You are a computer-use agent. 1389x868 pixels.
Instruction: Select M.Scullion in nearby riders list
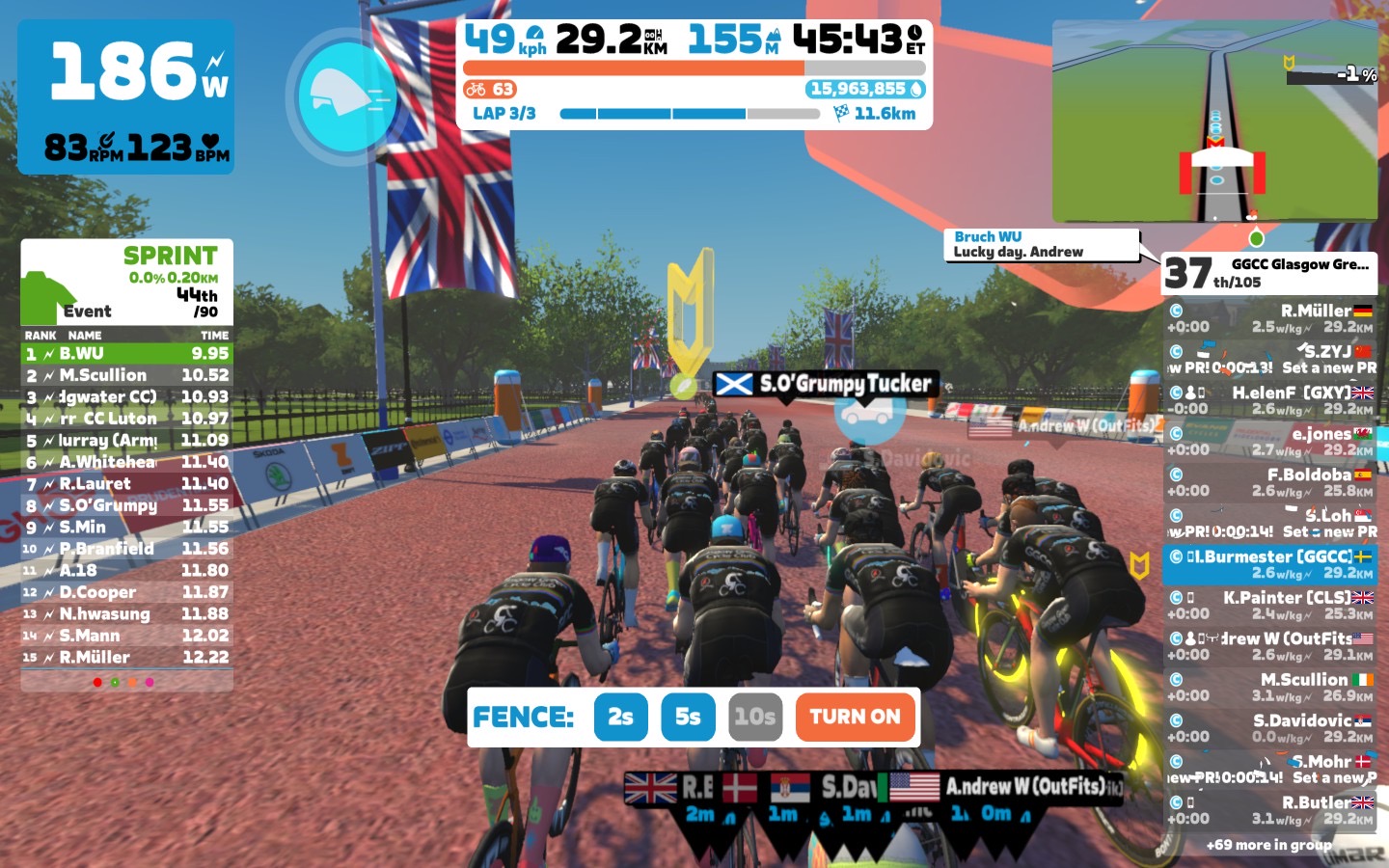click(1268, 687)
